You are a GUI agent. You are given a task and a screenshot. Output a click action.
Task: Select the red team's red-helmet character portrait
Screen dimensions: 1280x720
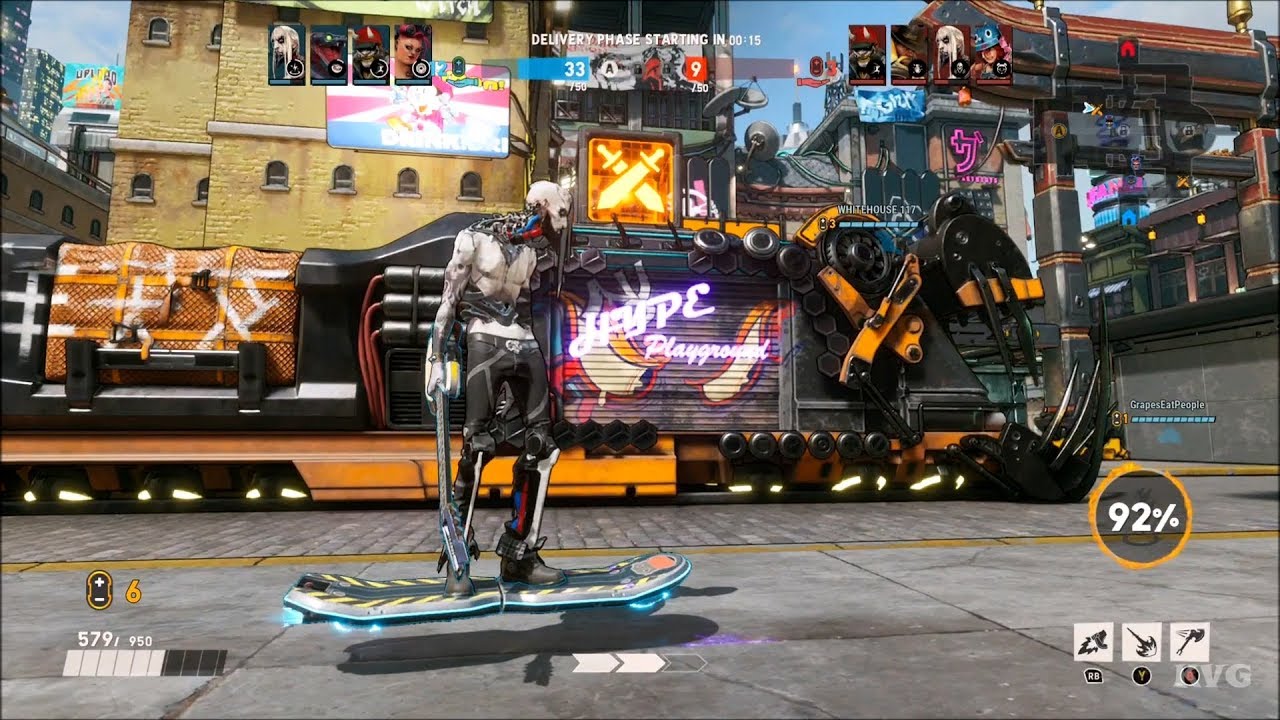pos(867,54)
